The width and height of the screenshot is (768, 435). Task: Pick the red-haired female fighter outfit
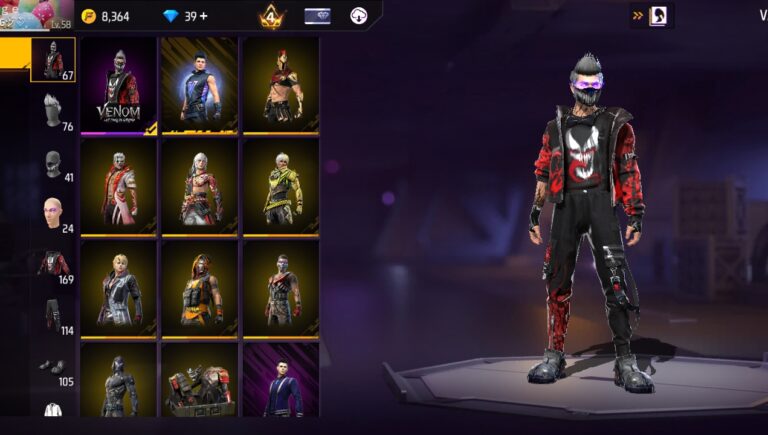pos(280,85)
